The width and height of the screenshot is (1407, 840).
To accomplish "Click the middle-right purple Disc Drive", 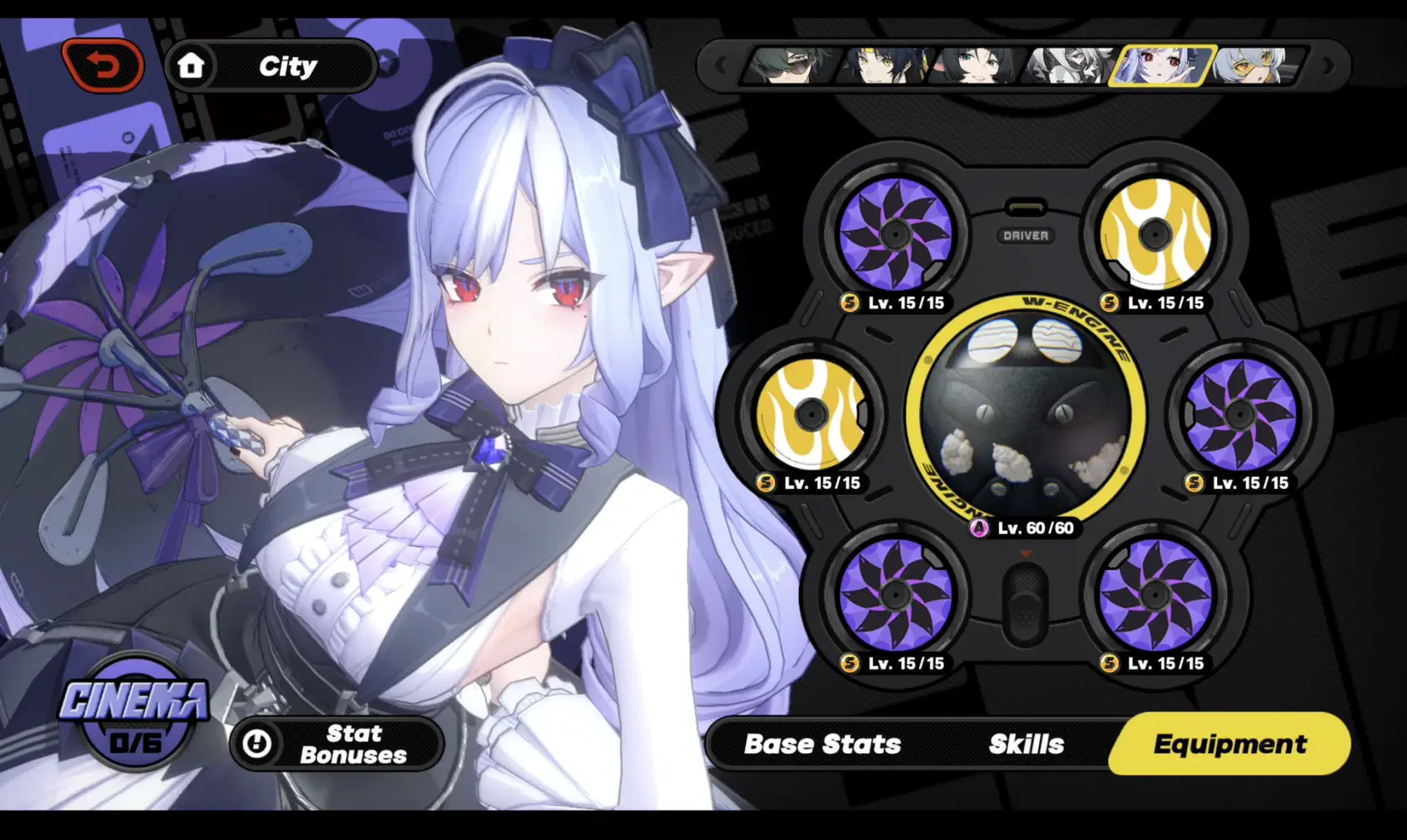I will point(1242,413).
